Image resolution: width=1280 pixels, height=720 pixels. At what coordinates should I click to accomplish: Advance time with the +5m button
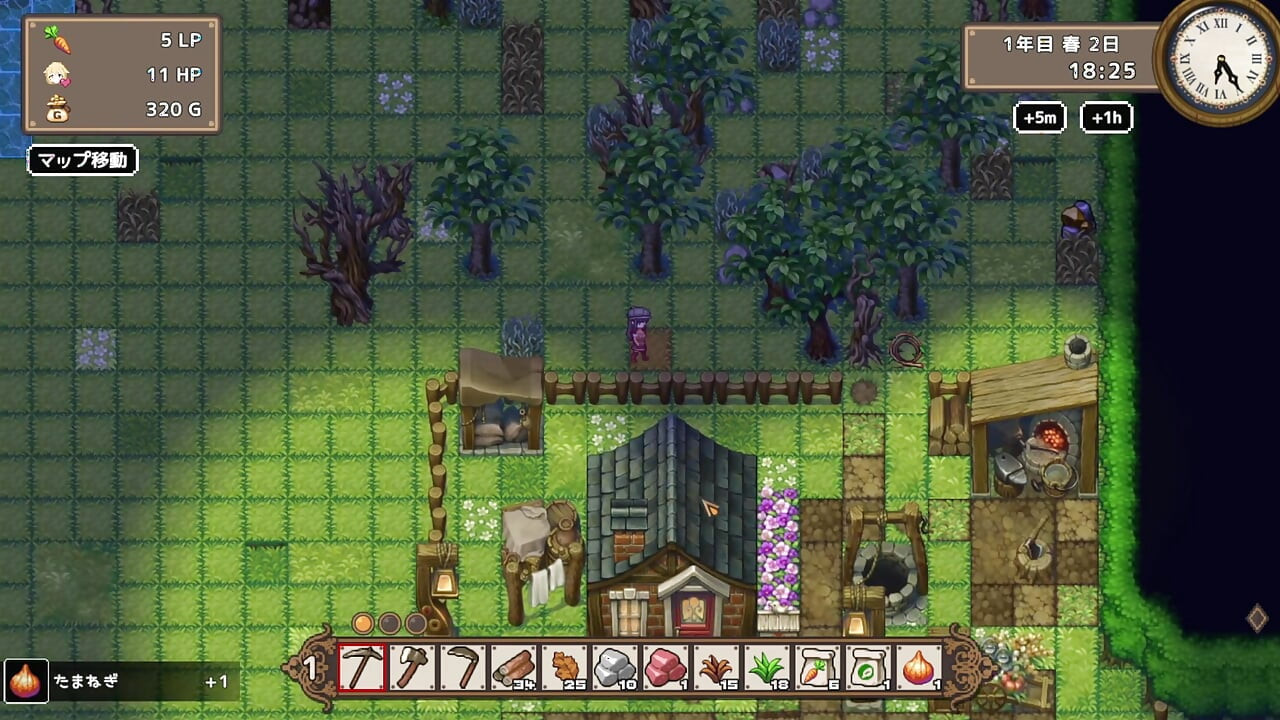[1040, 117]
